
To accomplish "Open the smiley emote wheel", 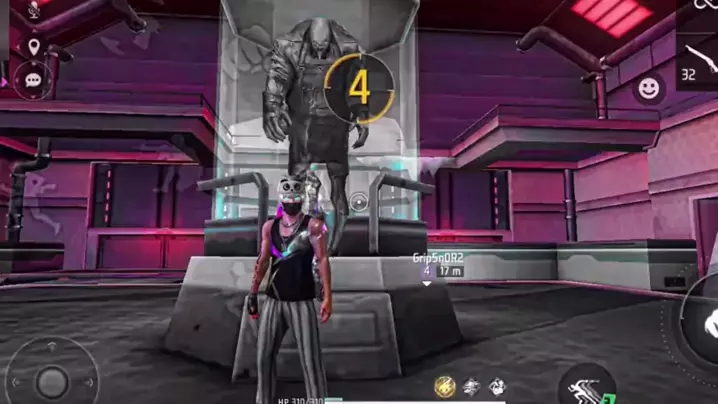I will click(x=650, y=88).
